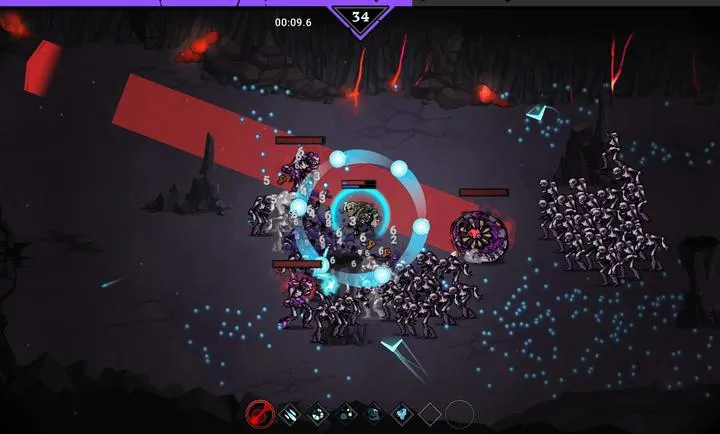Select the blue crystal ability icon
This screenshot has height=434, width=720.
click(x=401, y=412)
